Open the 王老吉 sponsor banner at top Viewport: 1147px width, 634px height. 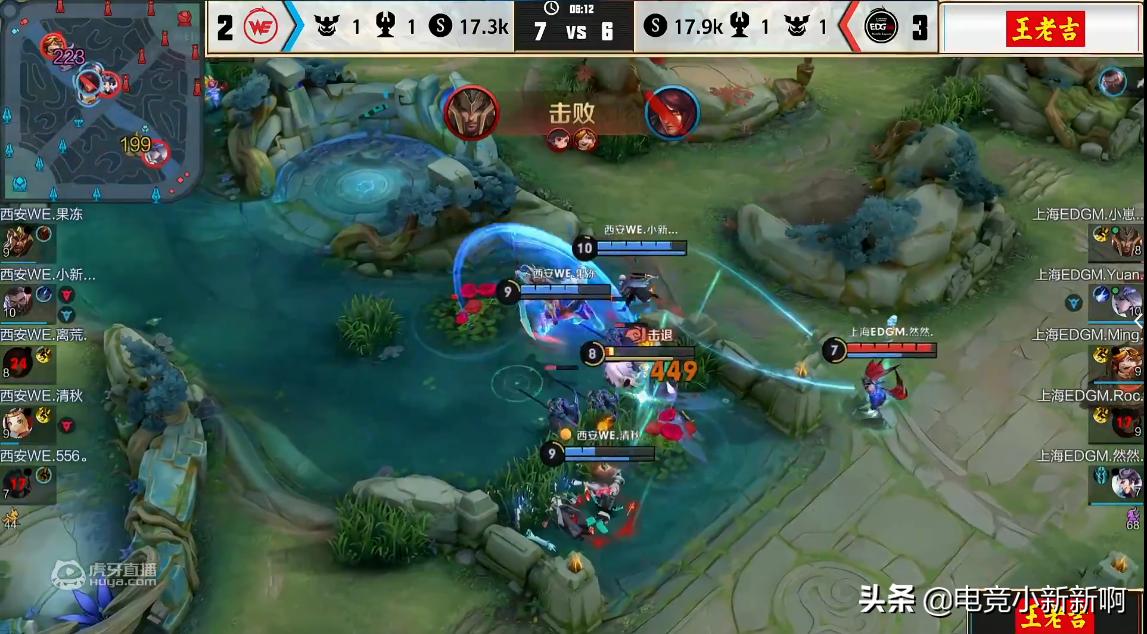[1044, 28]
